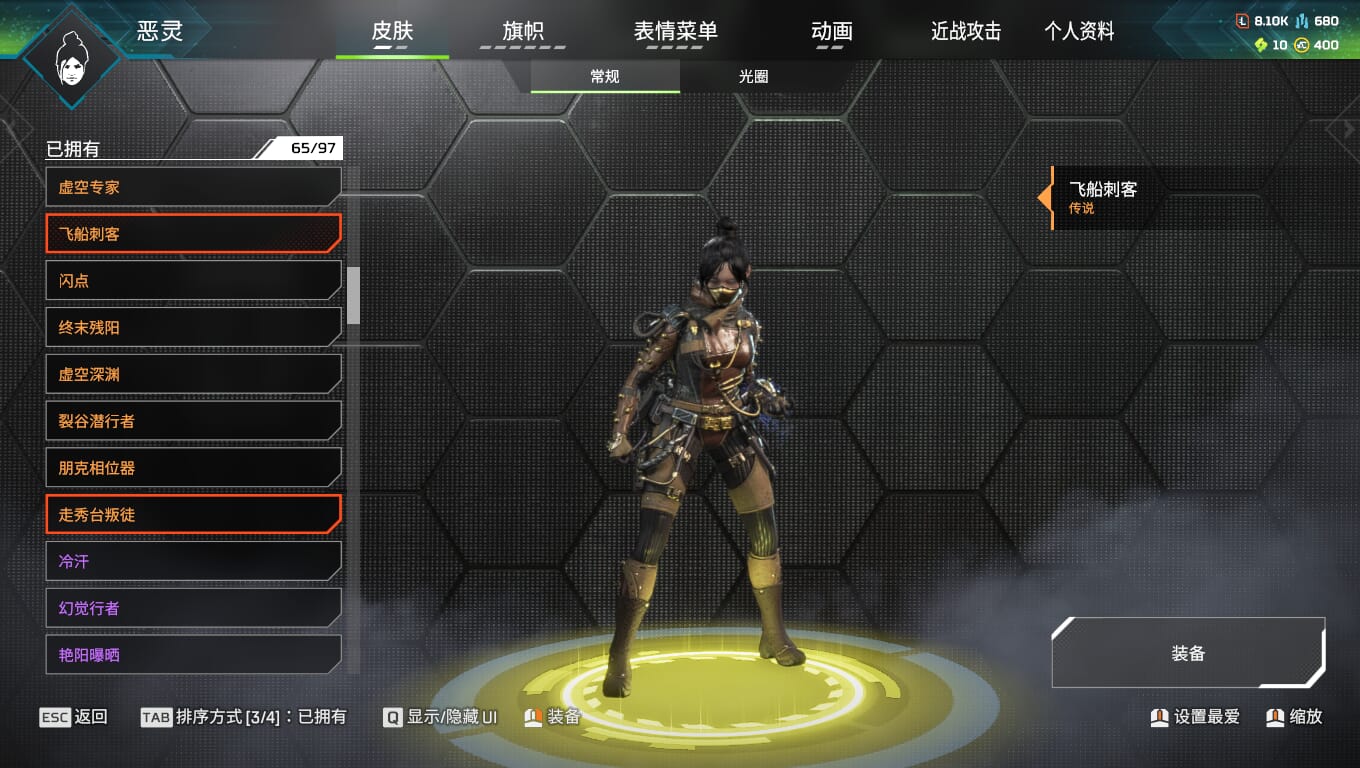Open the 表情菜单 tab

coord(675,31)
